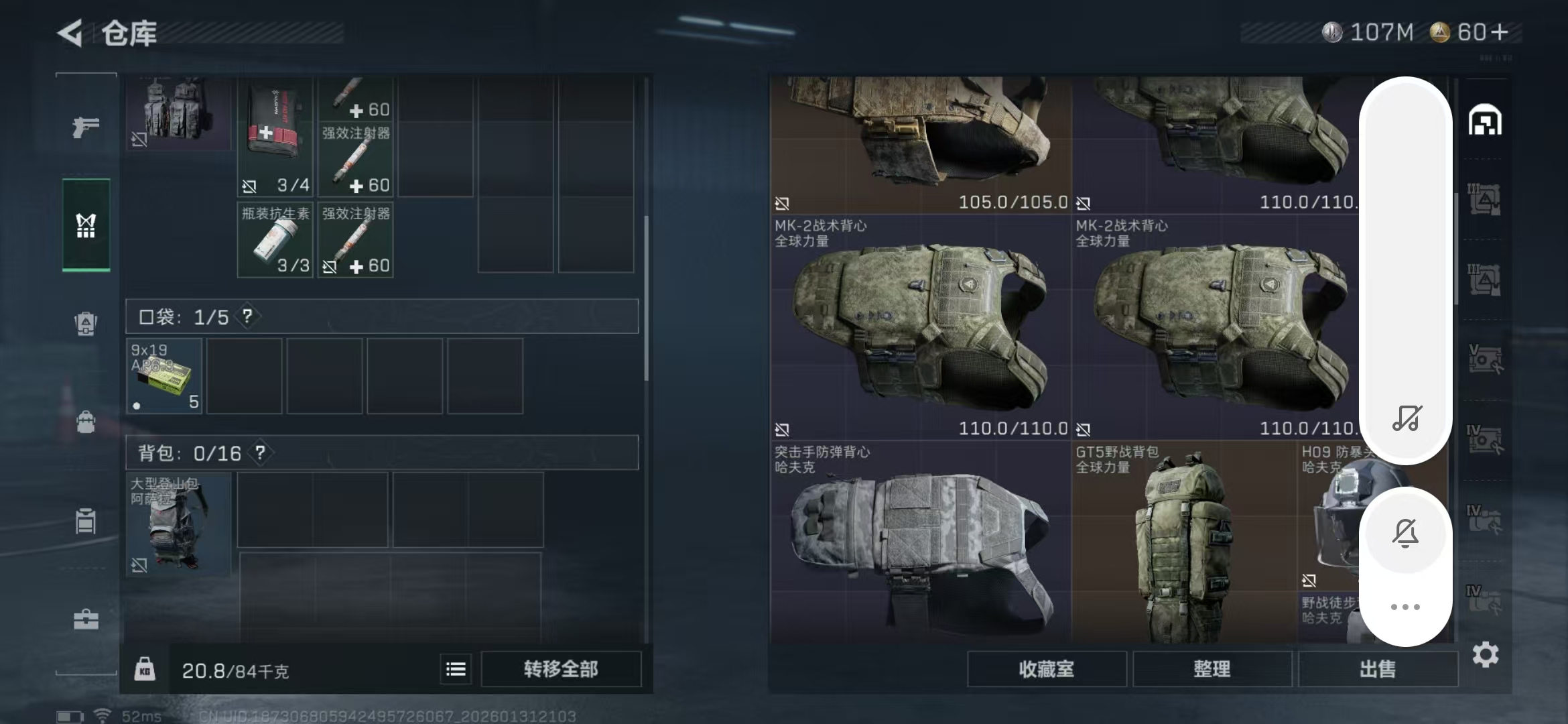
Task: Open the grid view list icon near weight bar
Action: (x=455, y=669)
